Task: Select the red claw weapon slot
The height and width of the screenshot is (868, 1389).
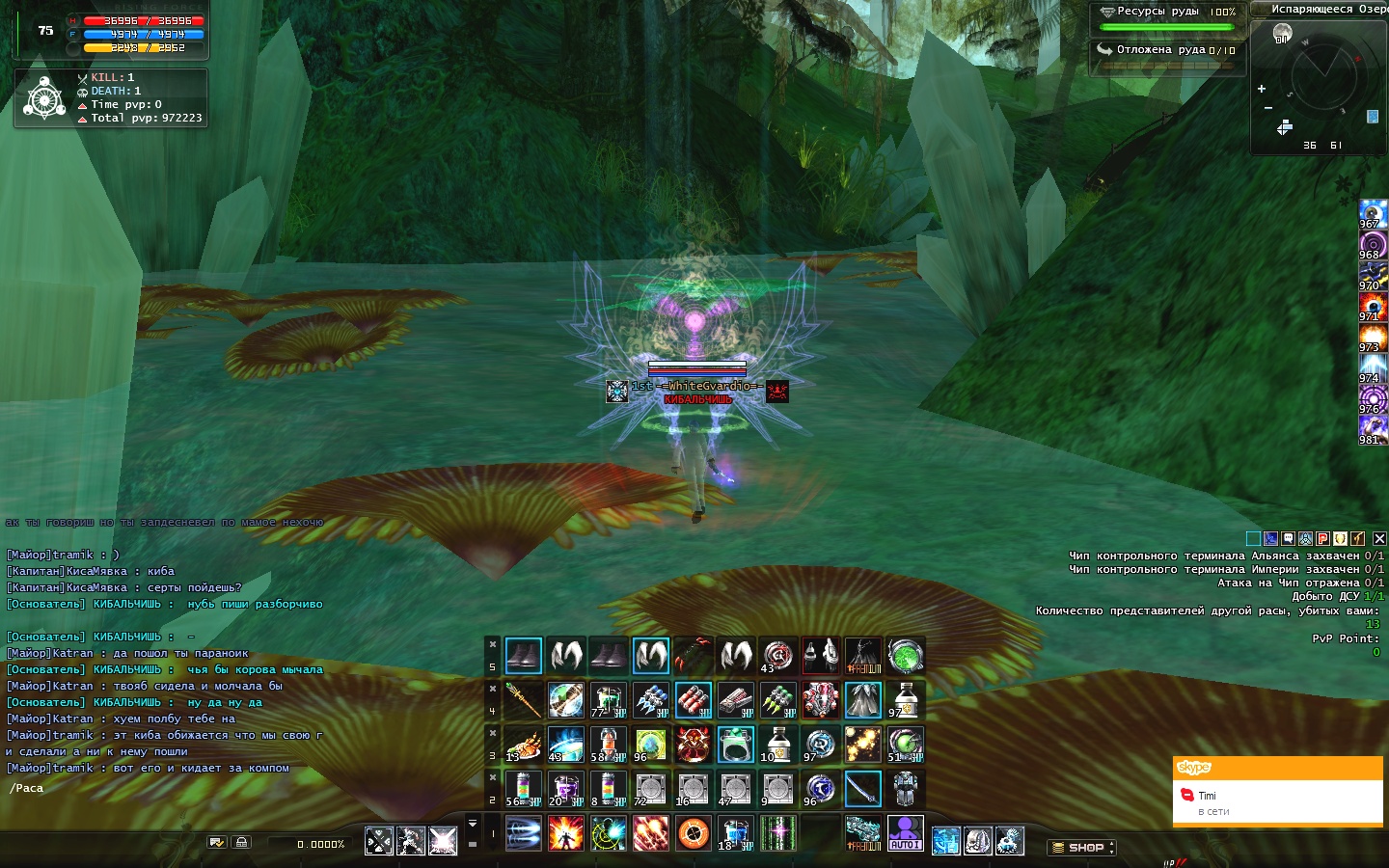Action: point(693,656)
